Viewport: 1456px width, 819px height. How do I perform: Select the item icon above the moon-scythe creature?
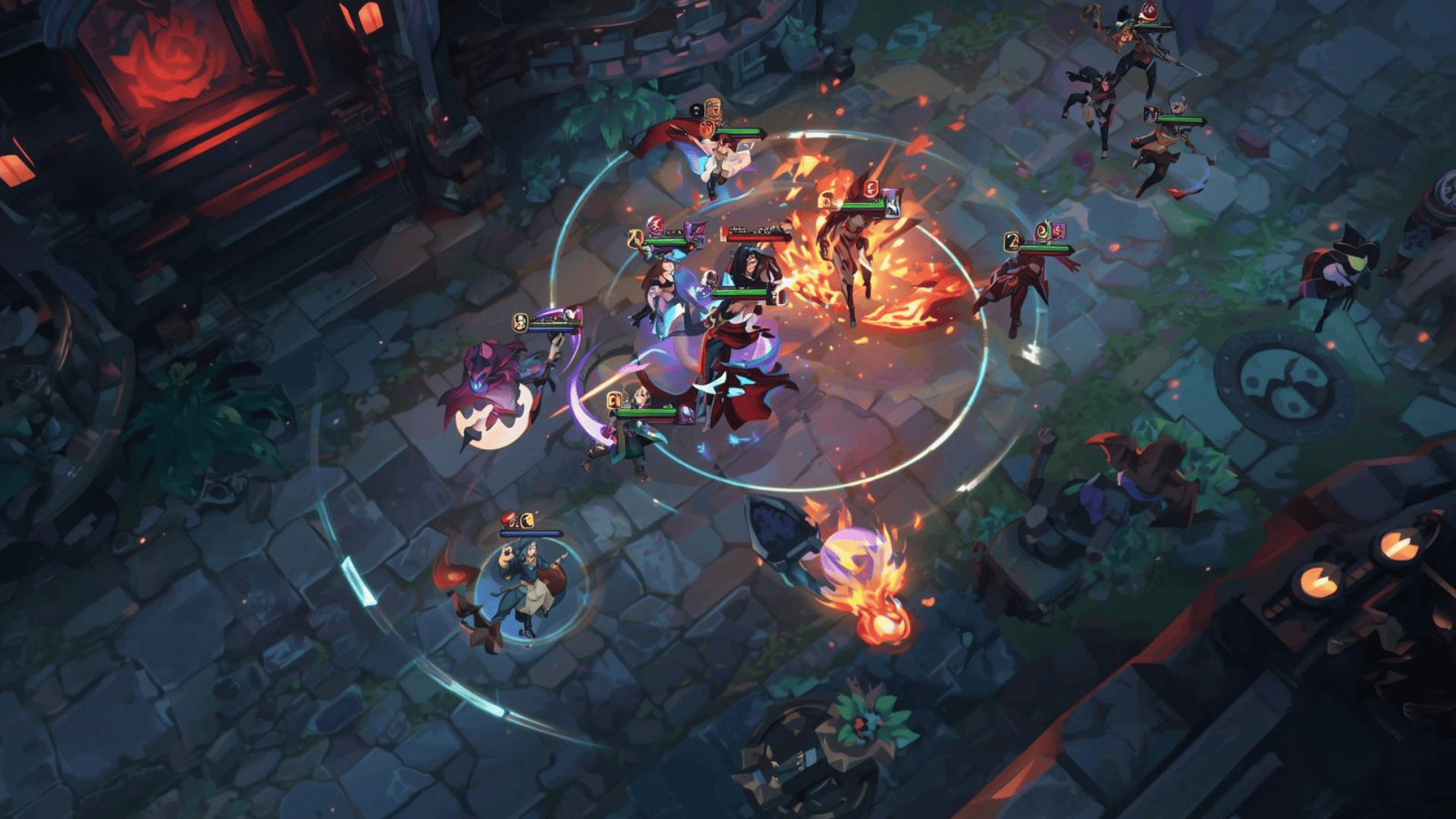coord(520,322)
